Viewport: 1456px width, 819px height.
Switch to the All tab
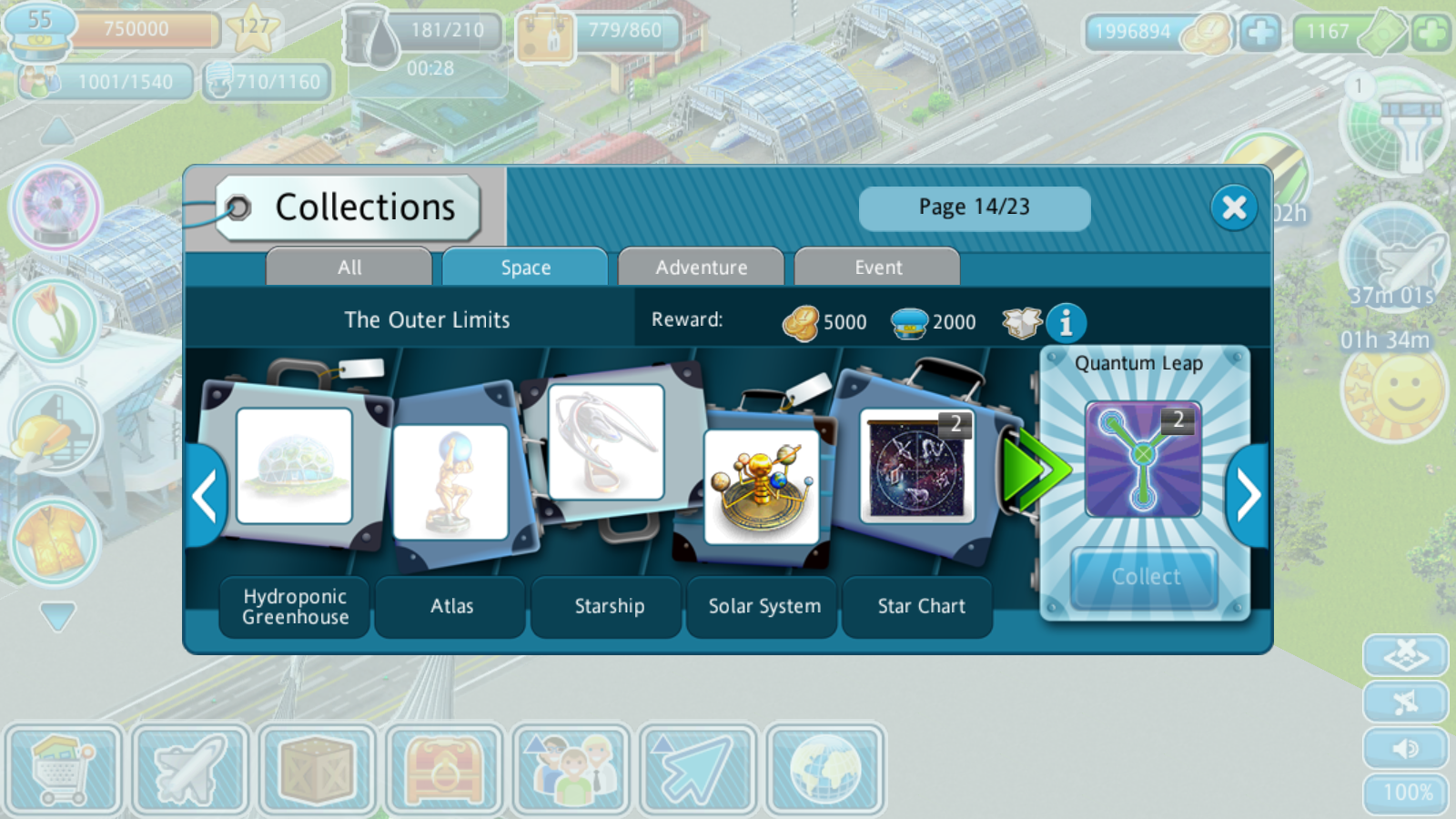(x=349, y=268)
